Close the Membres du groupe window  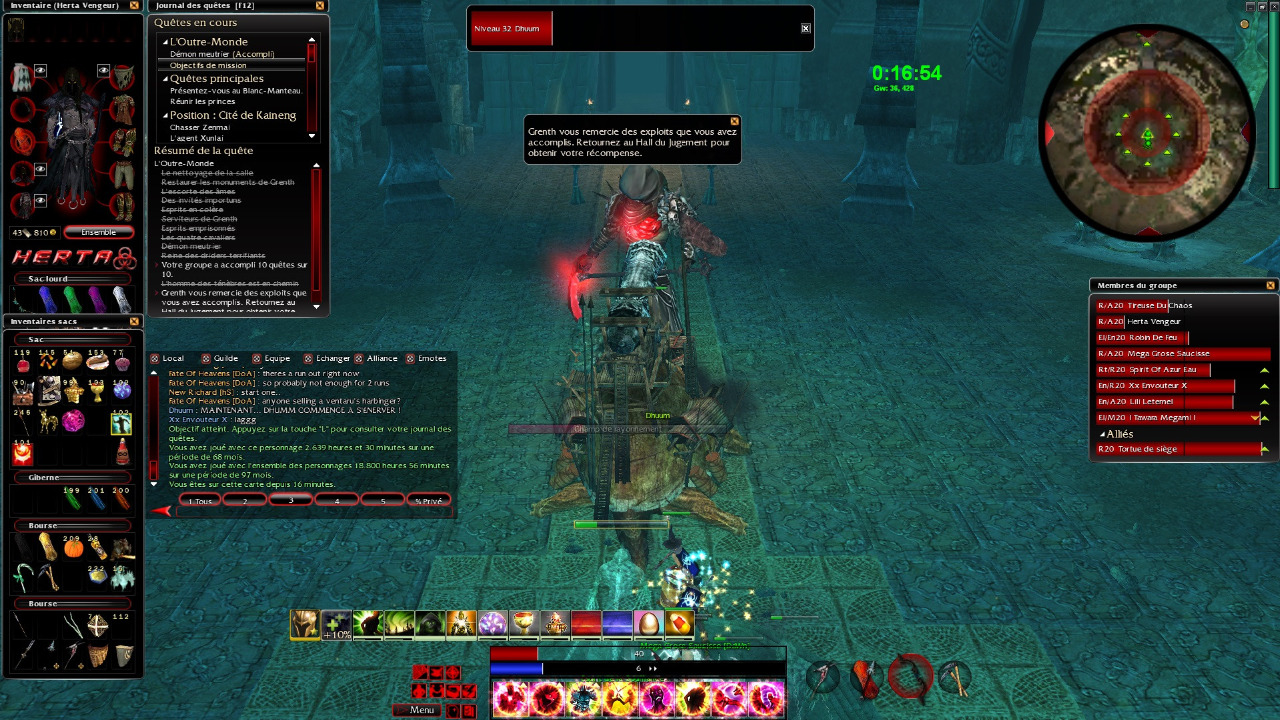[x=1270, y=285]
